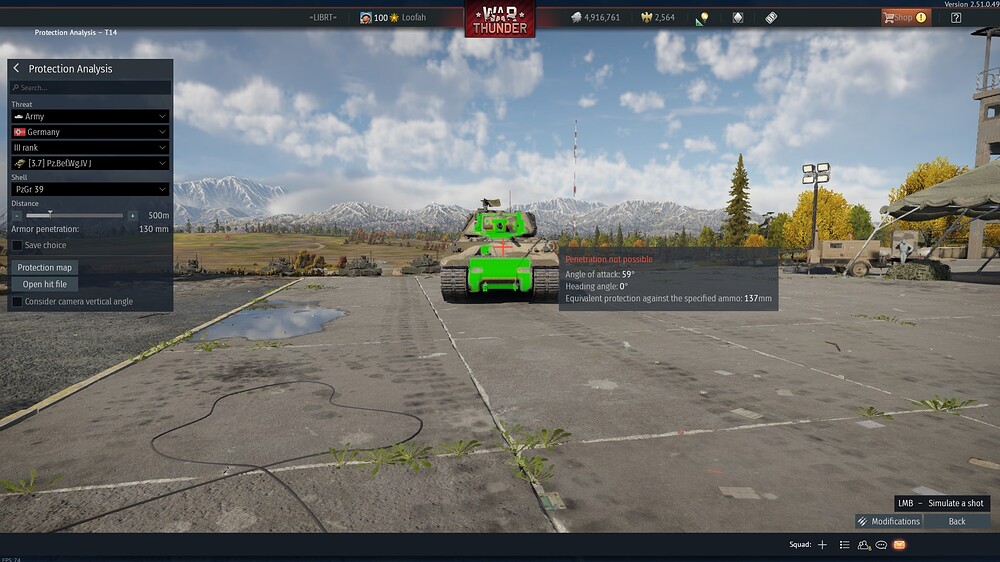Open the chat speech bubble icon
The height and width of the screenshot is (562, 1000).
click(x=881, y=545)
